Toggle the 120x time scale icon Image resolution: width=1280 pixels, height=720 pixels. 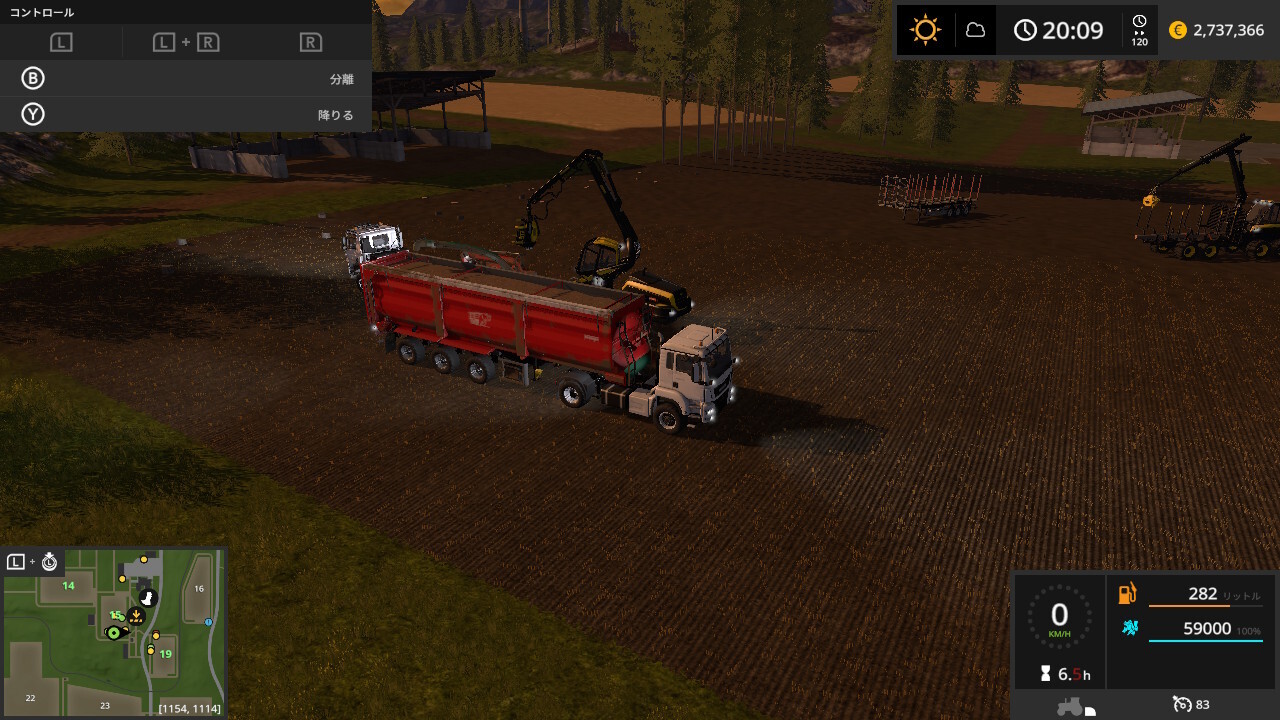[1139, 30]
